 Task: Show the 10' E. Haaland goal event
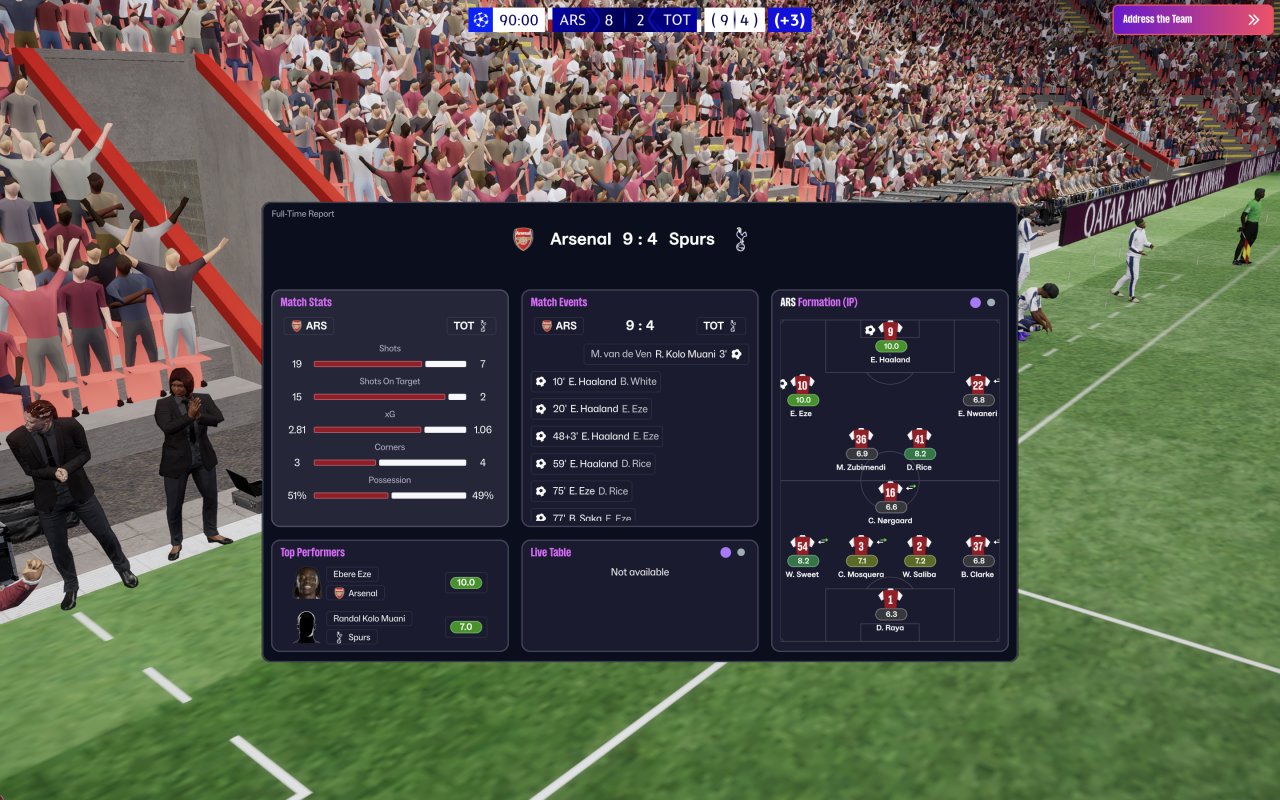pyautogui.click(x=596, y=382)
